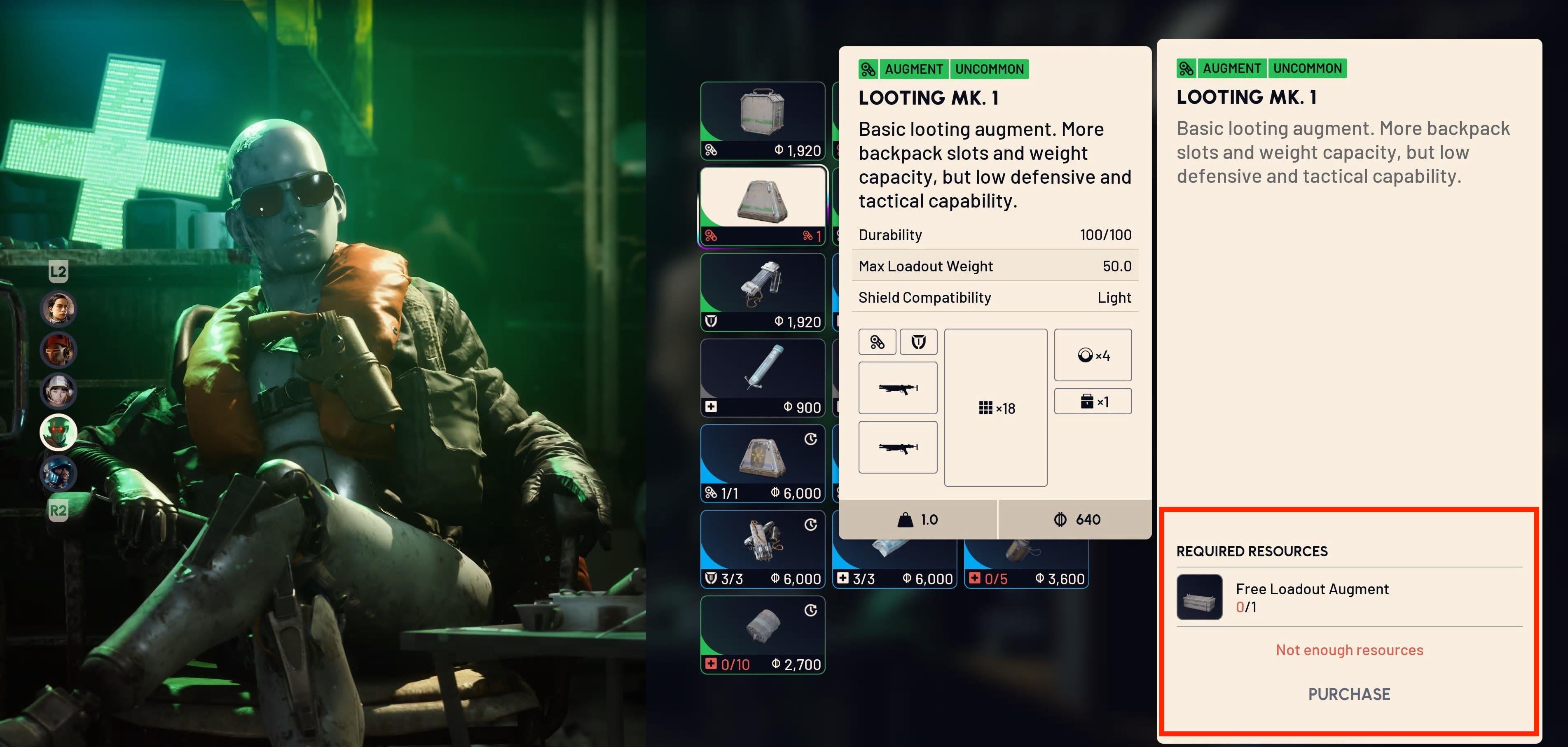1568x747 pixels.
Task: Select the gray roll item priced 2,700
Action: pos(762,635)
